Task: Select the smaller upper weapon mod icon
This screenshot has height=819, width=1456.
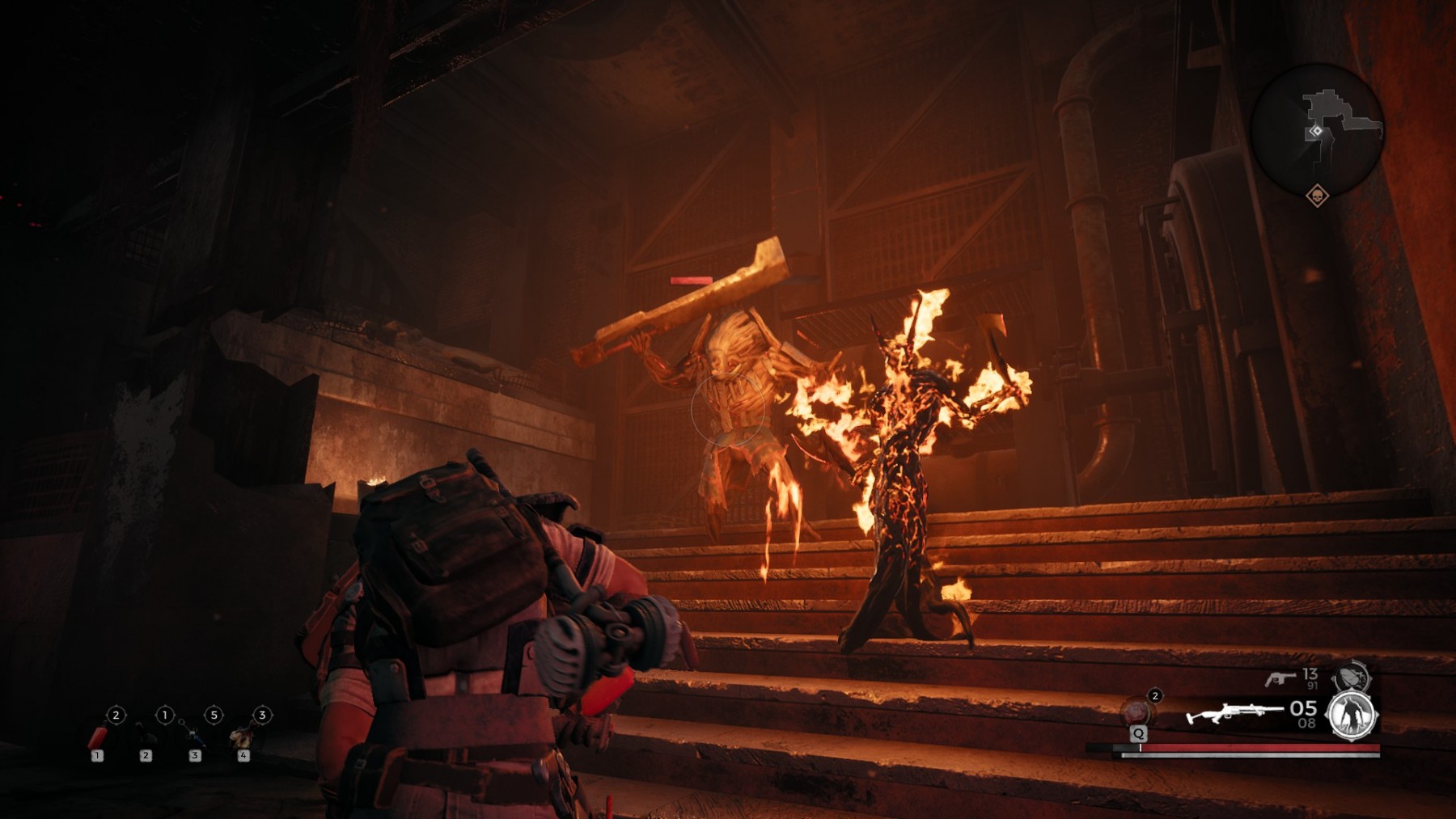Action: pos(1351,676)
